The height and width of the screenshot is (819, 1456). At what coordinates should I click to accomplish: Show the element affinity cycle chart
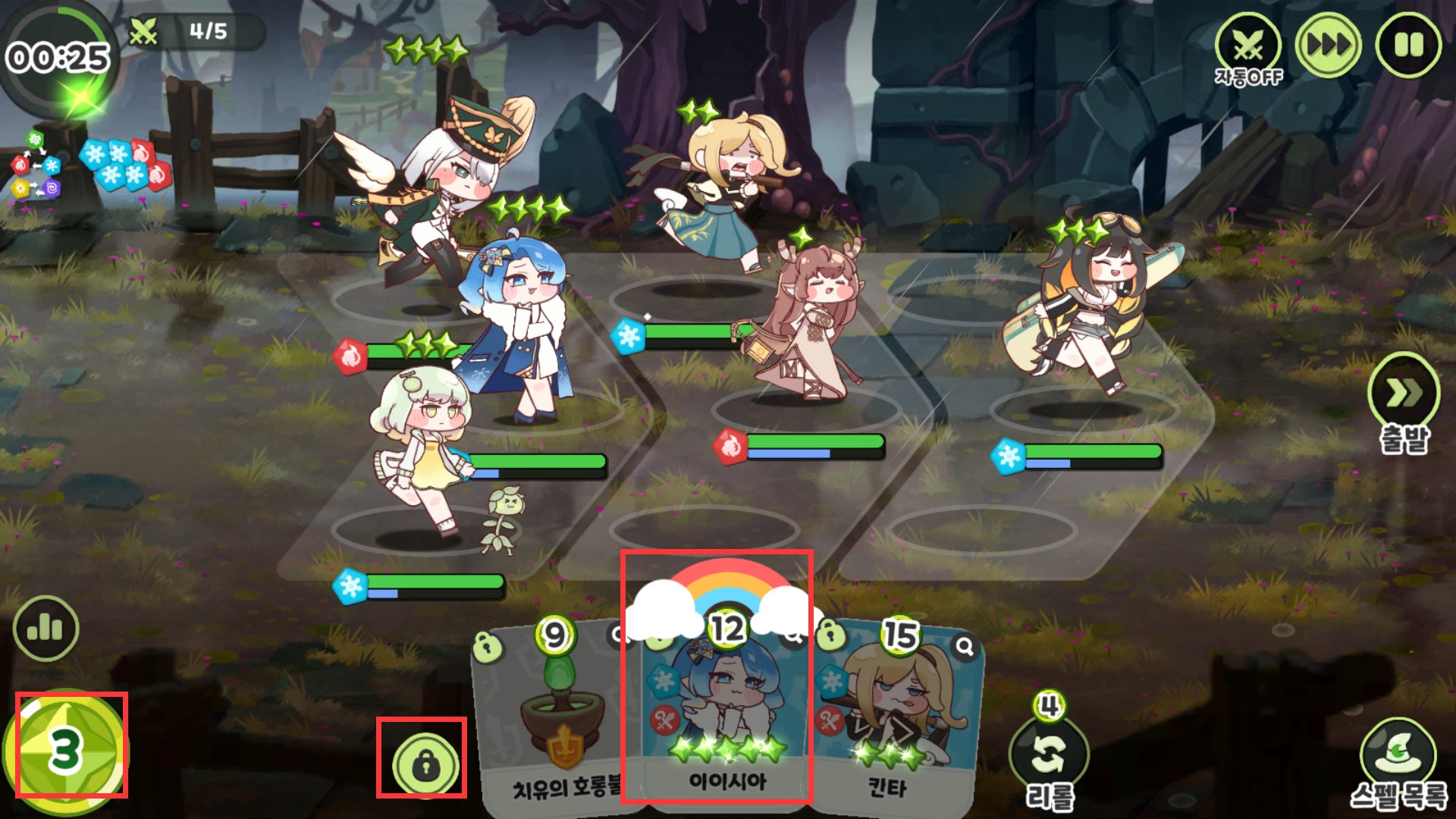coord(35,165)
